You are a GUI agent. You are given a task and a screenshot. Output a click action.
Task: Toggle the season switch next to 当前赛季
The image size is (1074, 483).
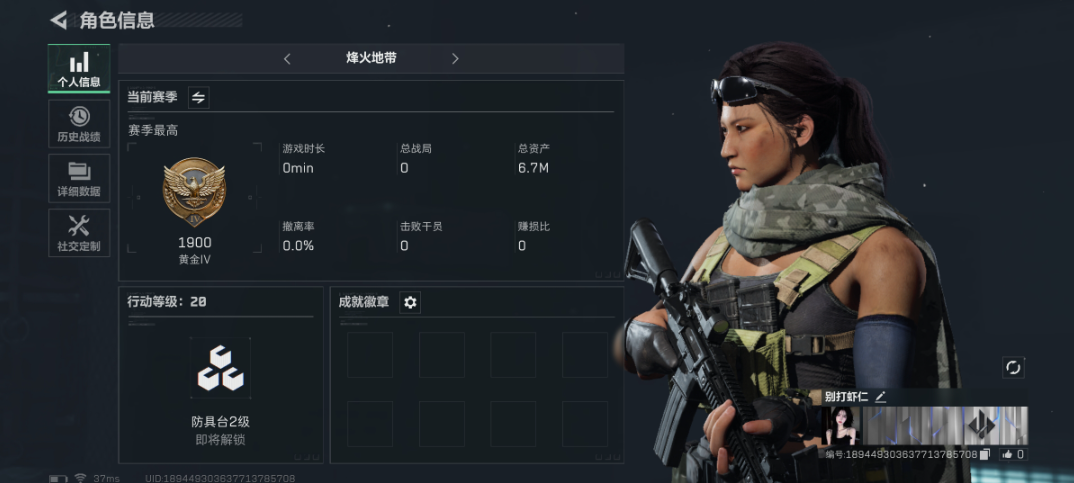tap(198, 97)
